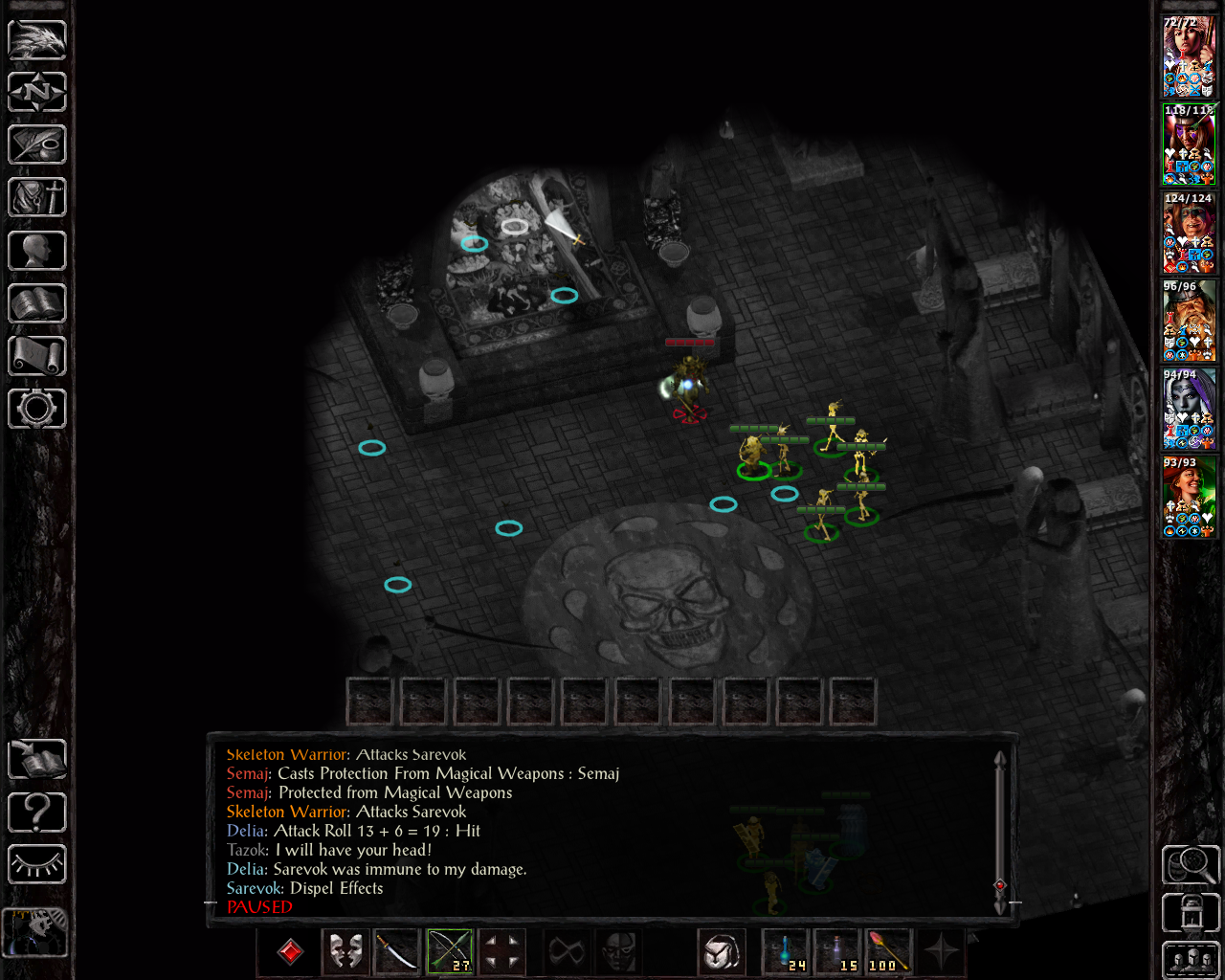Click the closed-eye rest button
This screenshot has height=980, width=1225.
coord(37,865)
